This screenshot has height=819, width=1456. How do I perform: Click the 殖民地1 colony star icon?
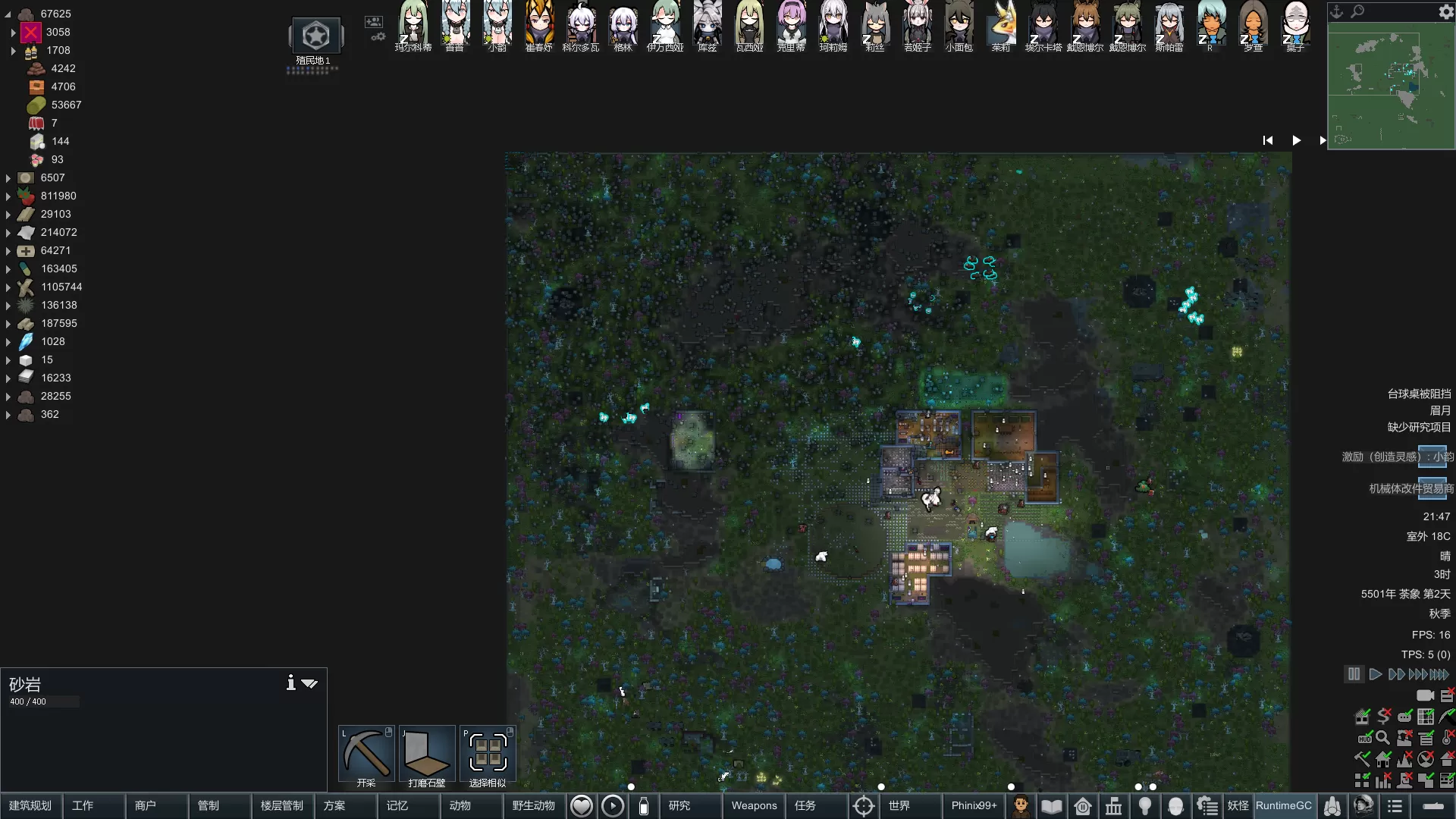(x=315, y=36)
